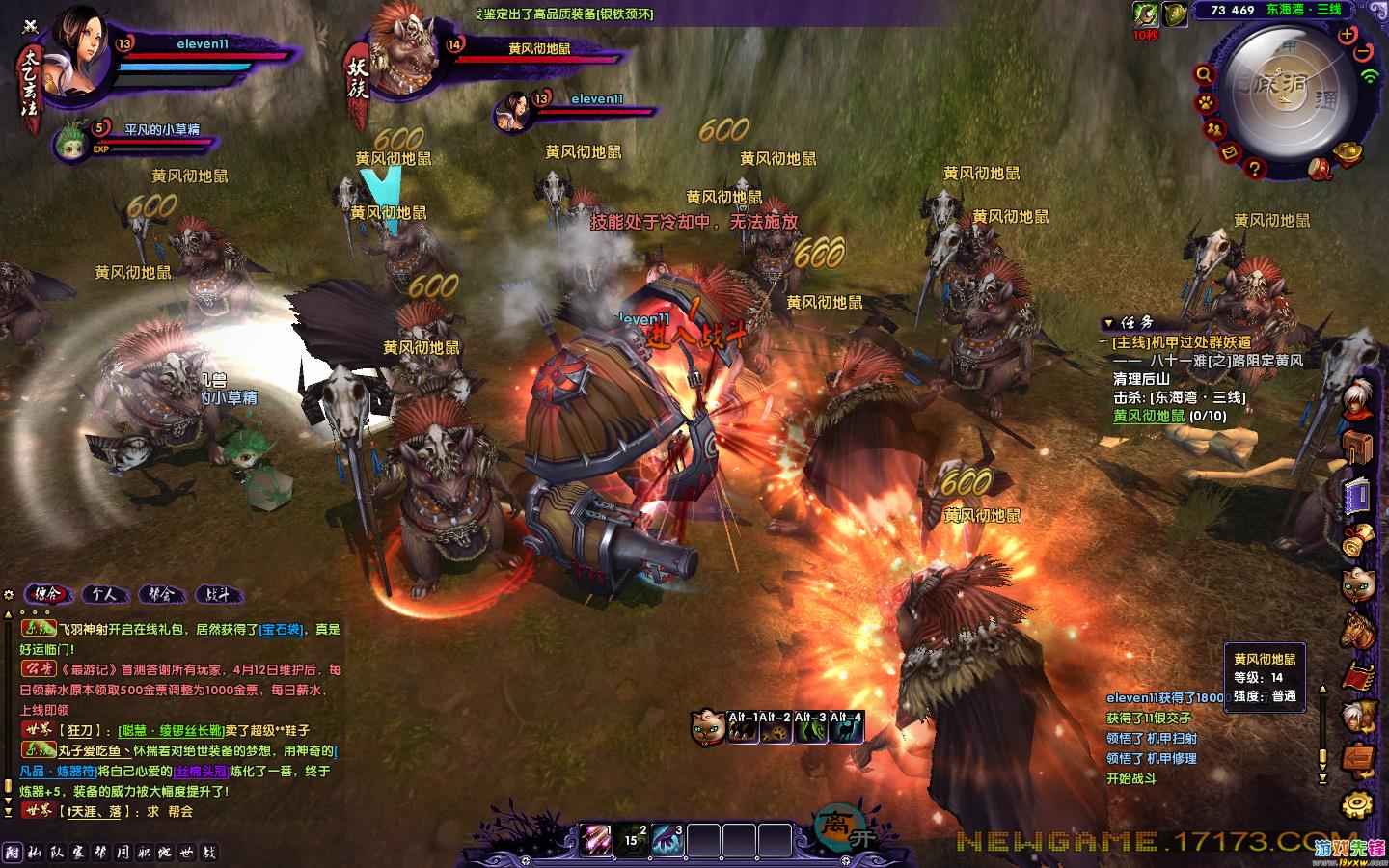The width and height of the screenshot is (1389, 868).
Task: Select the 战斗 chat tab
Action: click(218, 594)
